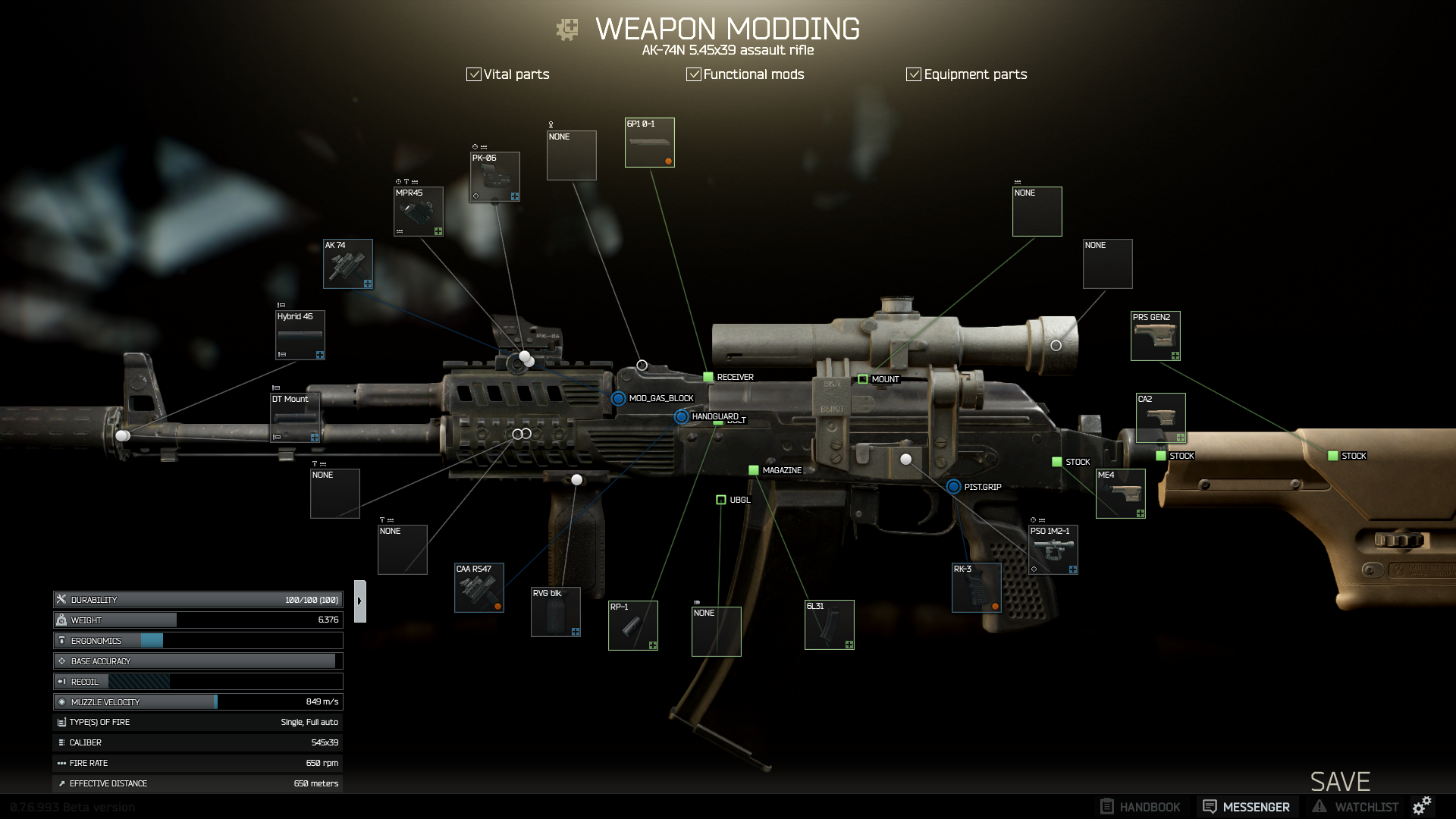Uncheck the Vital parts checkbox
This screenshot has height=819, width=1456.
(473, 74)
